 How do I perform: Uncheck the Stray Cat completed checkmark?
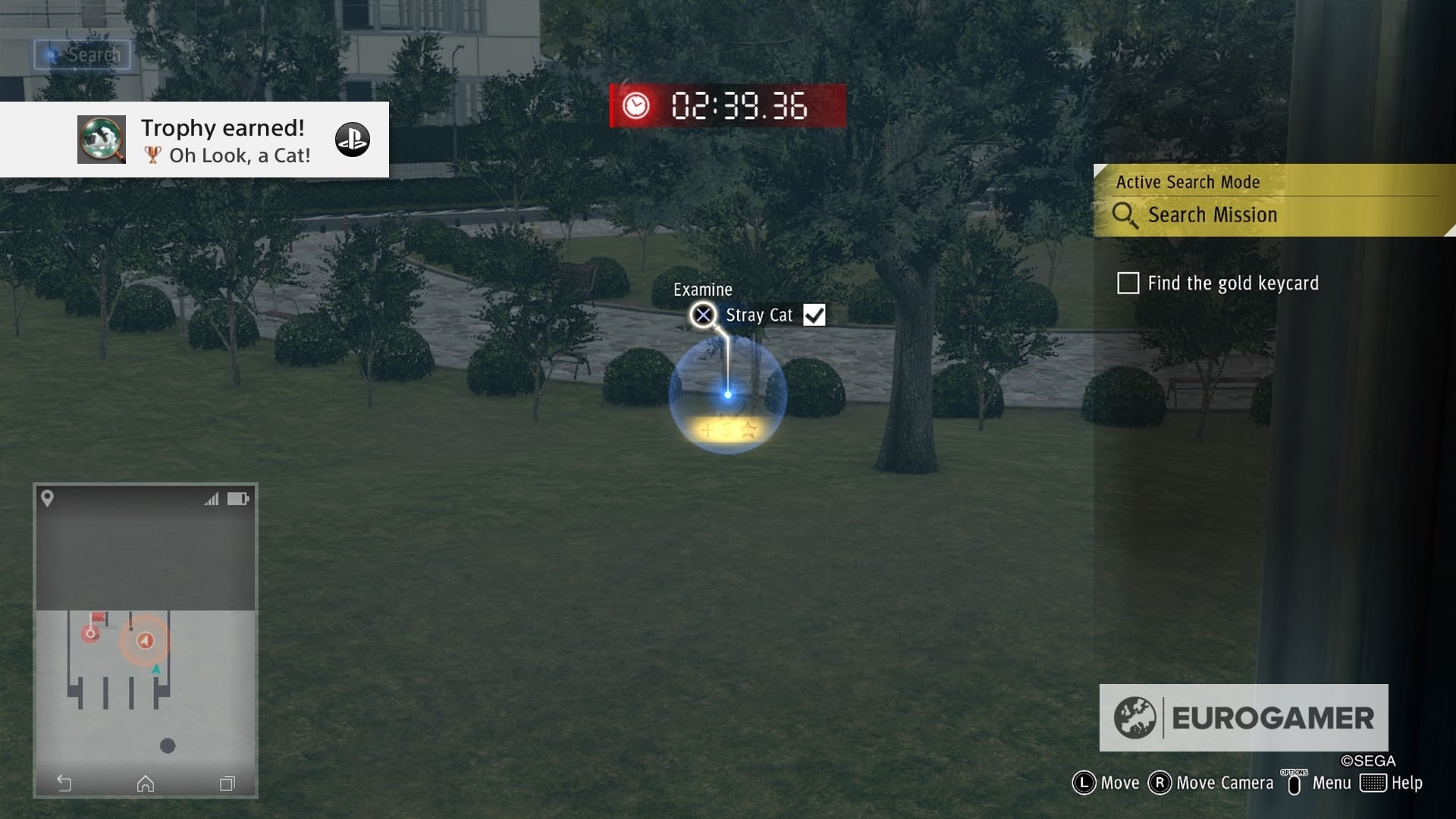click(814, 314)
